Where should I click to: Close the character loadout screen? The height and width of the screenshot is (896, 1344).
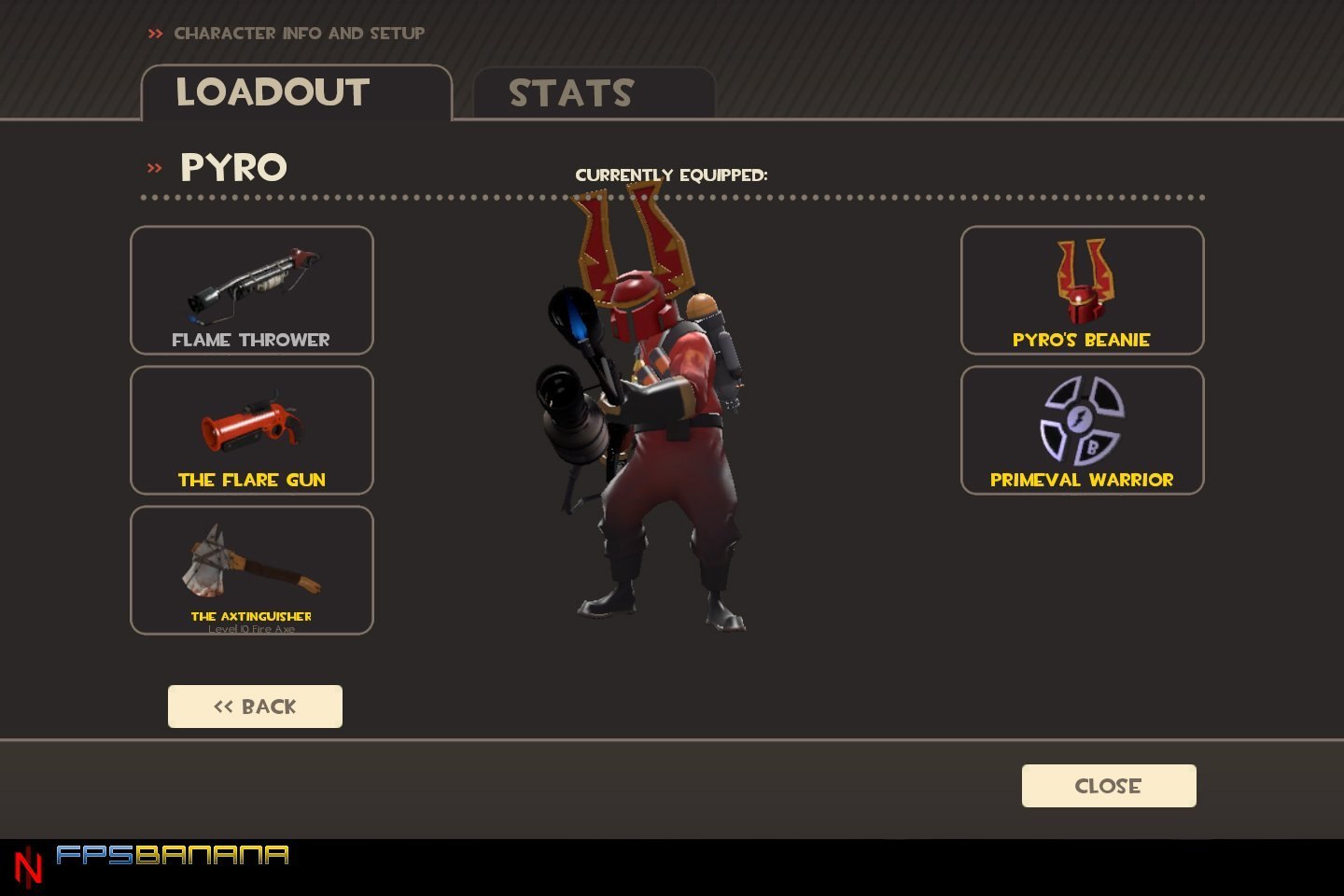[1109, 786]
